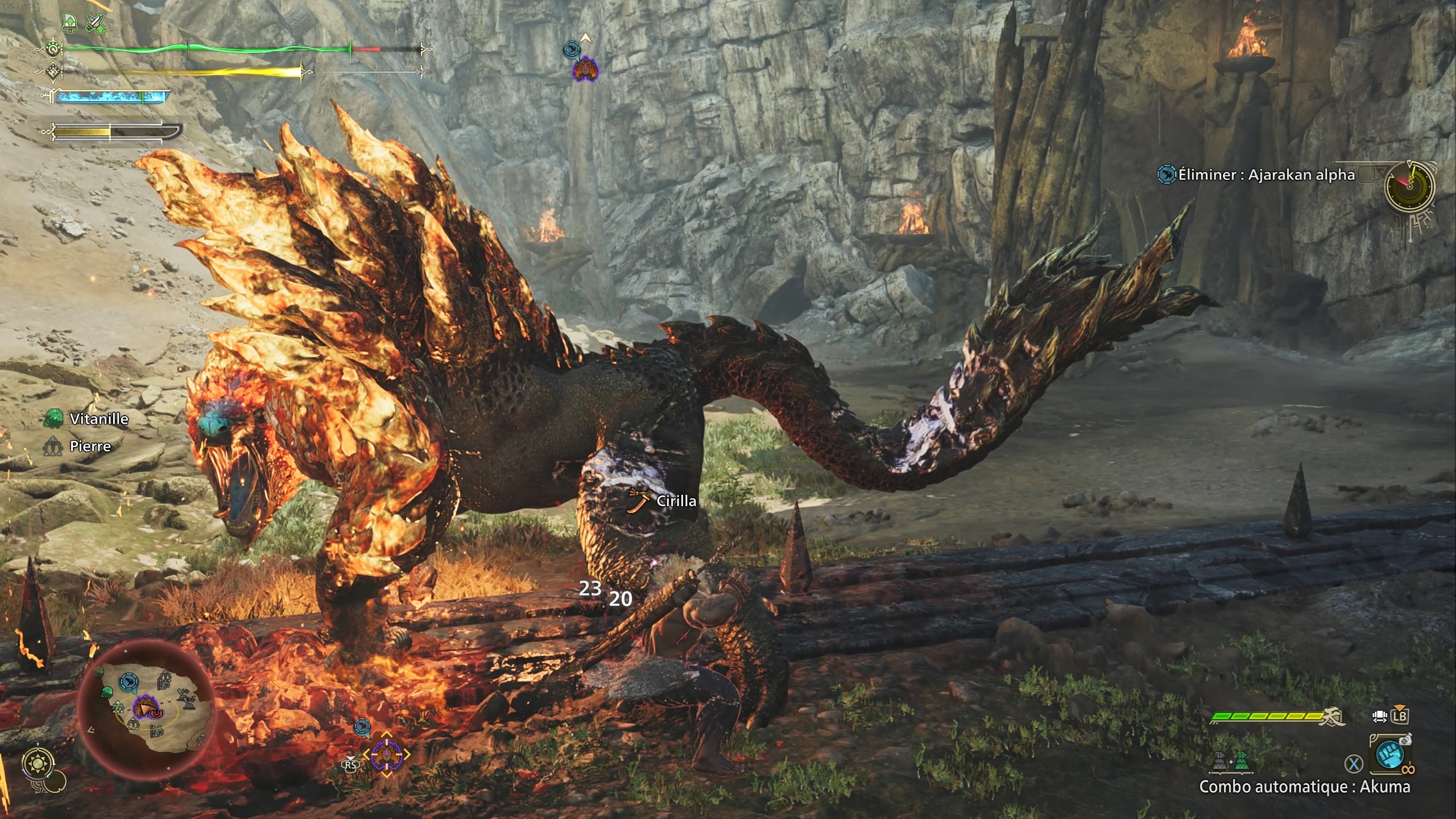Click the blue quest marker on the minimap
Screen dimensions: 1456x819
(x=128, y=681)
